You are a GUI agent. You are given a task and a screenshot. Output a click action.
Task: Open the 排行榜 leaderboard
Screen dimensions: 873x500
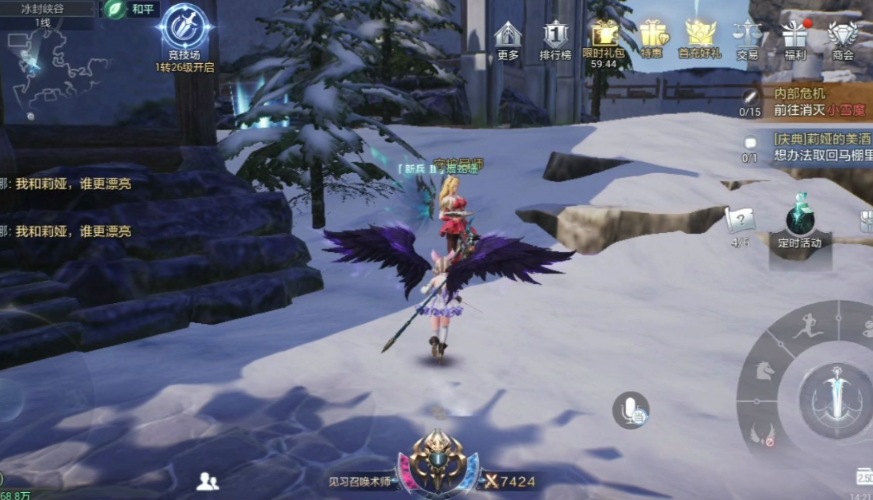click(556, 38)
